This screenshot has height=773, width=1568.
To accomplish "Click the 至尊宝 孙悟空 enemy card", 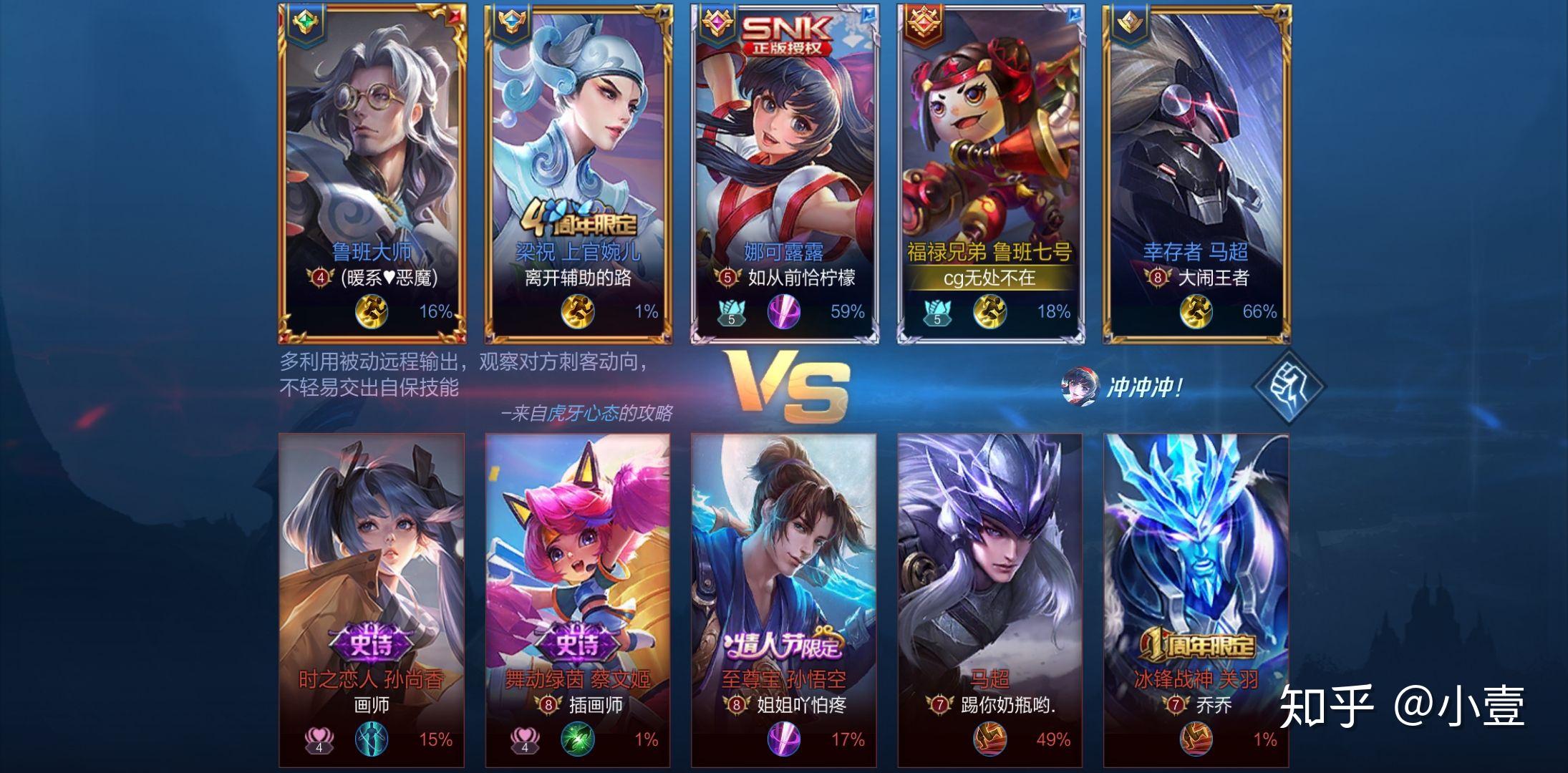I will coord(784,600).
